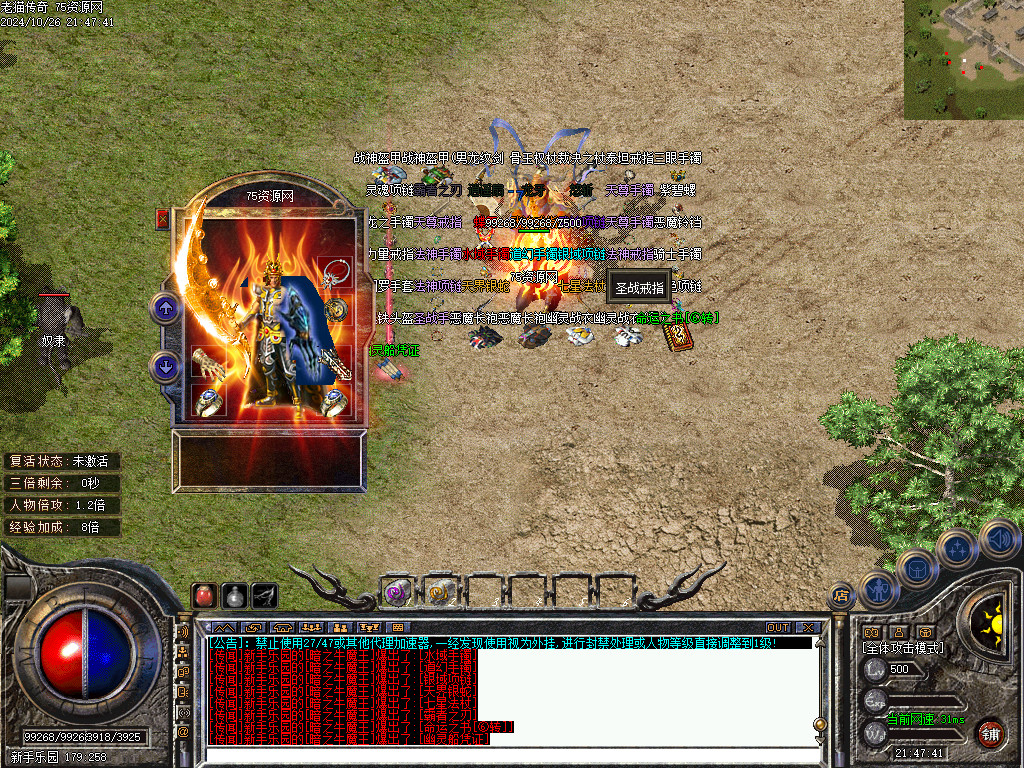Click the OUT button on chat panel
Viewport: 1024px width, 768px height.
[x=777, y=628]
